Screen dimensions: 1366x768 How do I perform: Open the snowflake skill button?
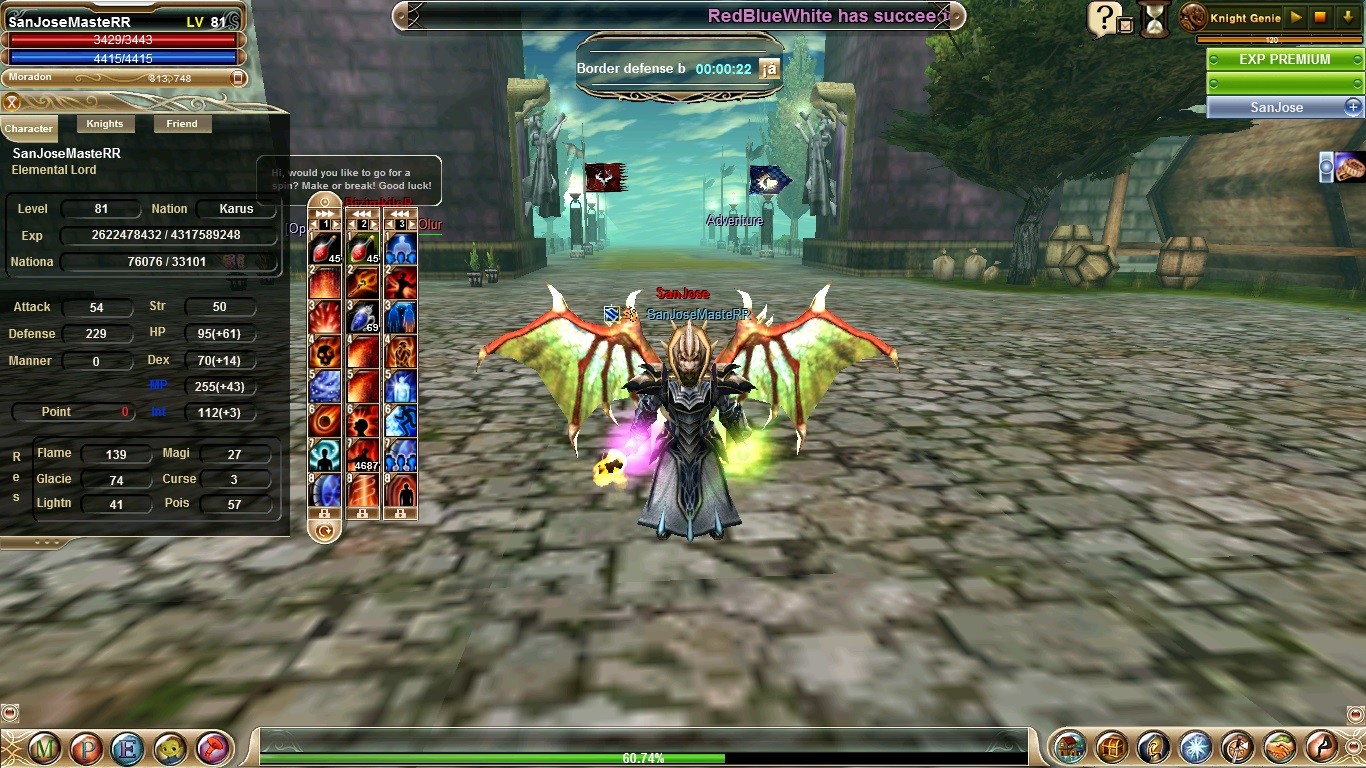1196,747
